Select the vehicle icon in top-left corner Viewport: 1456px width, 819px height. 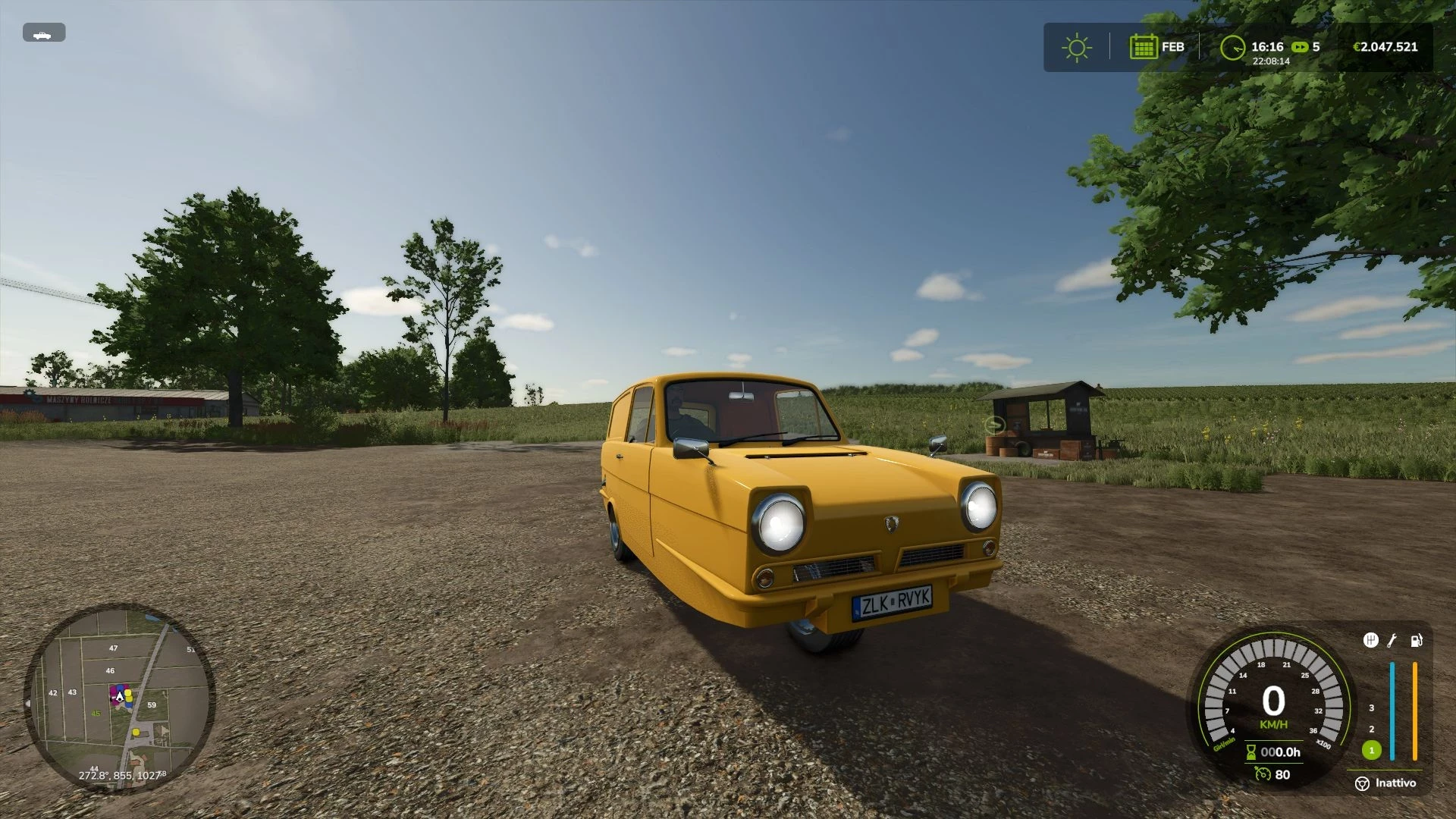tap(43, 33)
